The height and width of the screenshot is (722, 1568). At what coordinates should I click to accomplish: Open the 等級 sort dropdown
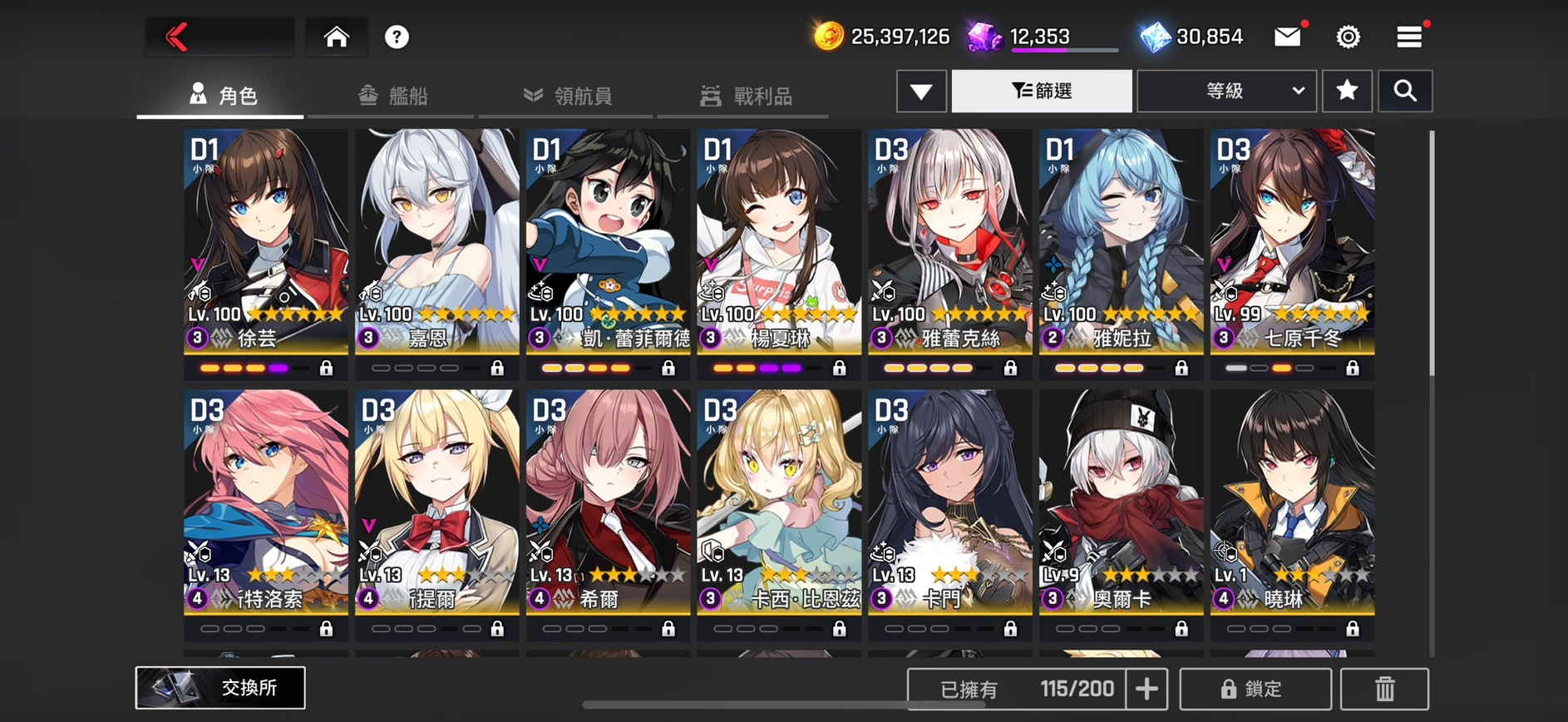click(1226, 91)
